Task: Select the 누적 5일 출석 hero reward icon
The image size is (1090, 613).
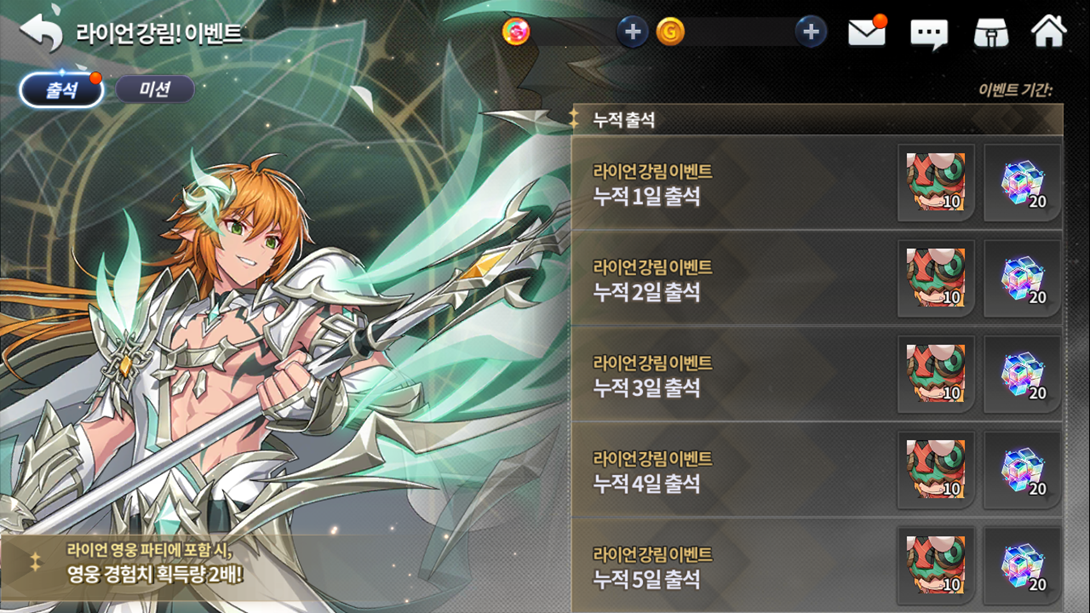Action: coord(936,566)
